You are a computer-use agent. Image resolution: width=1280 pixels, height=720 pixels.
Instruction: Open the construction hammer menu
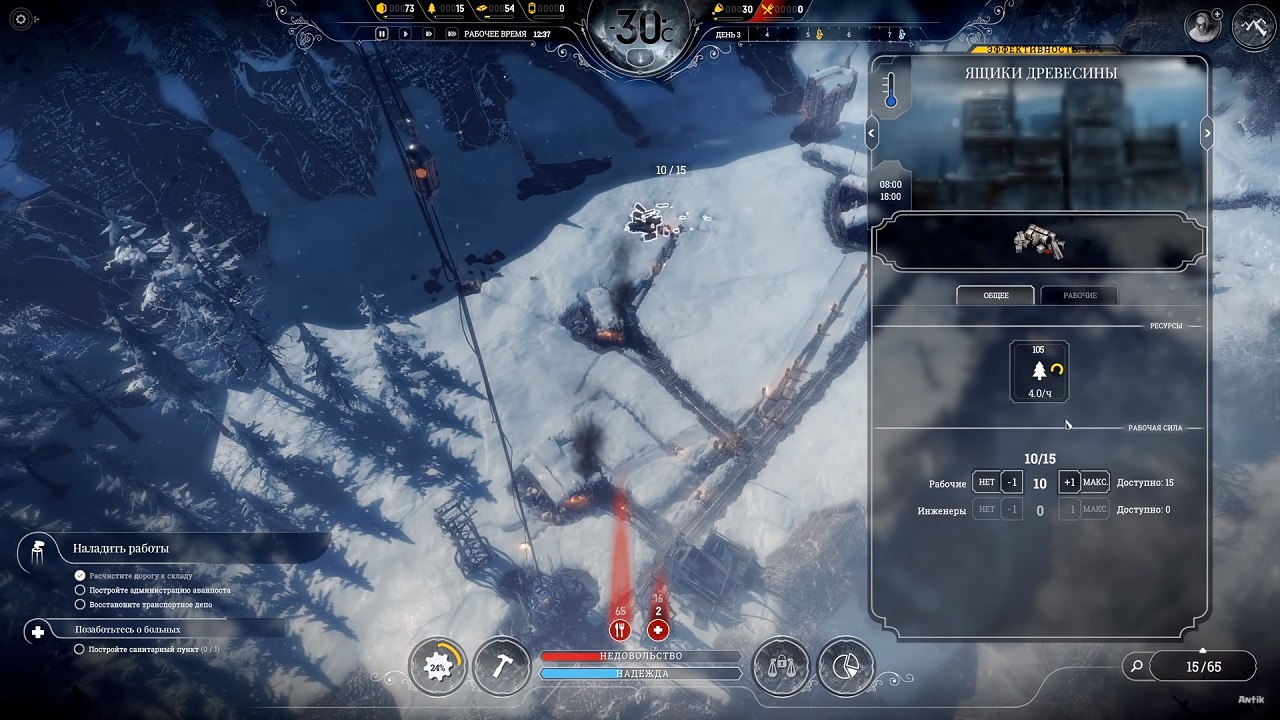coord(501,666)
